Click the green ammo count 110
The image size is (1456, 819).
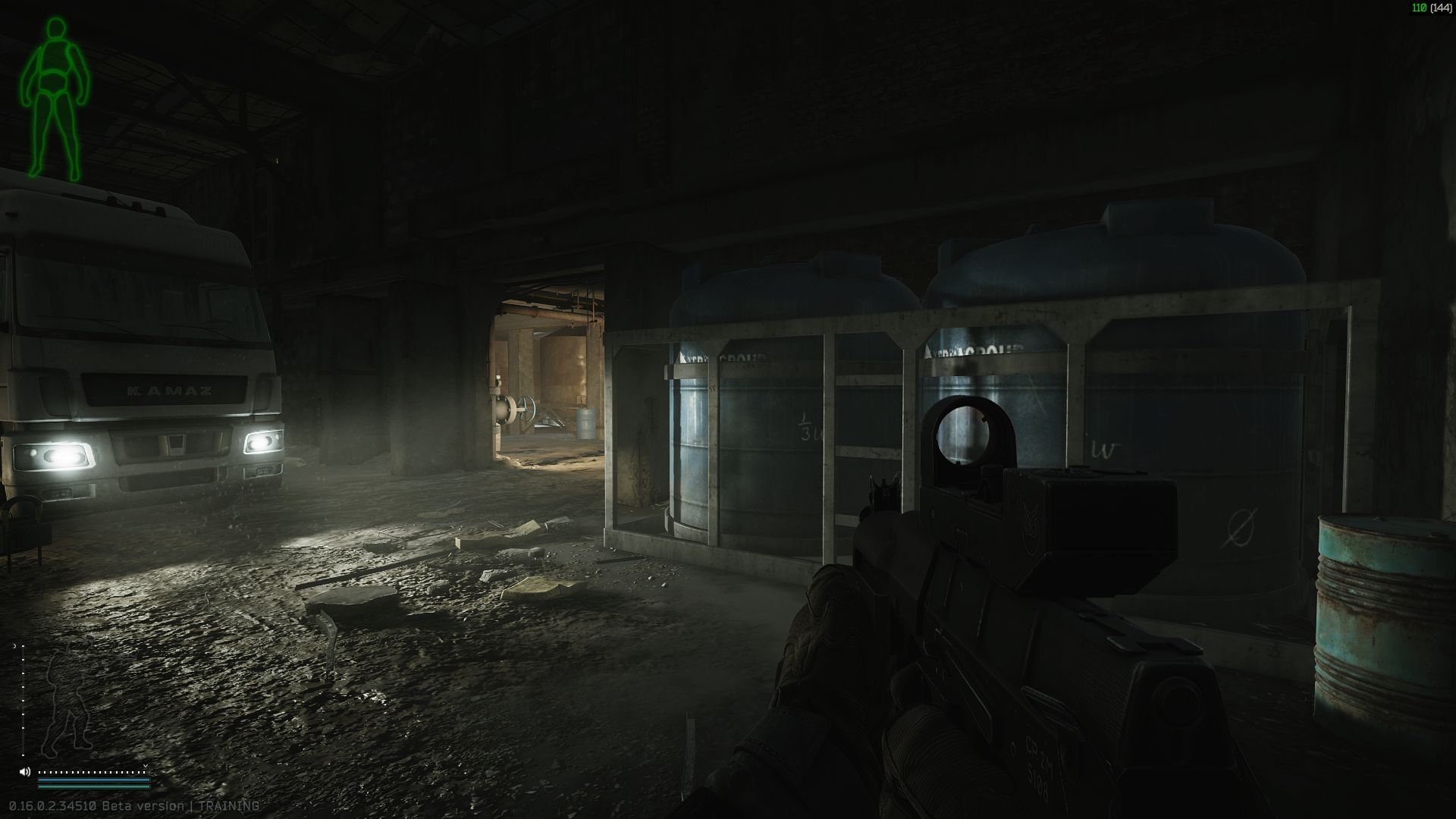[1420, 8]
